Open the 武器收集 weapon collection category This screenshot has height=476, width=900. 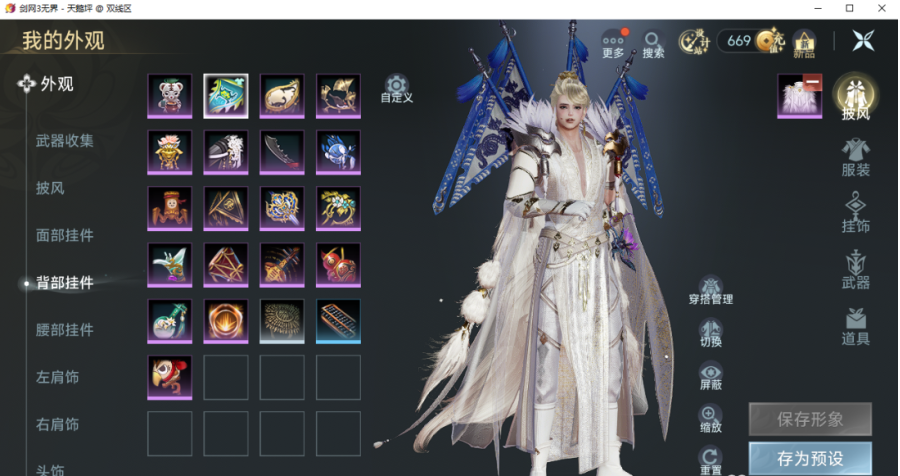(65, 141)
